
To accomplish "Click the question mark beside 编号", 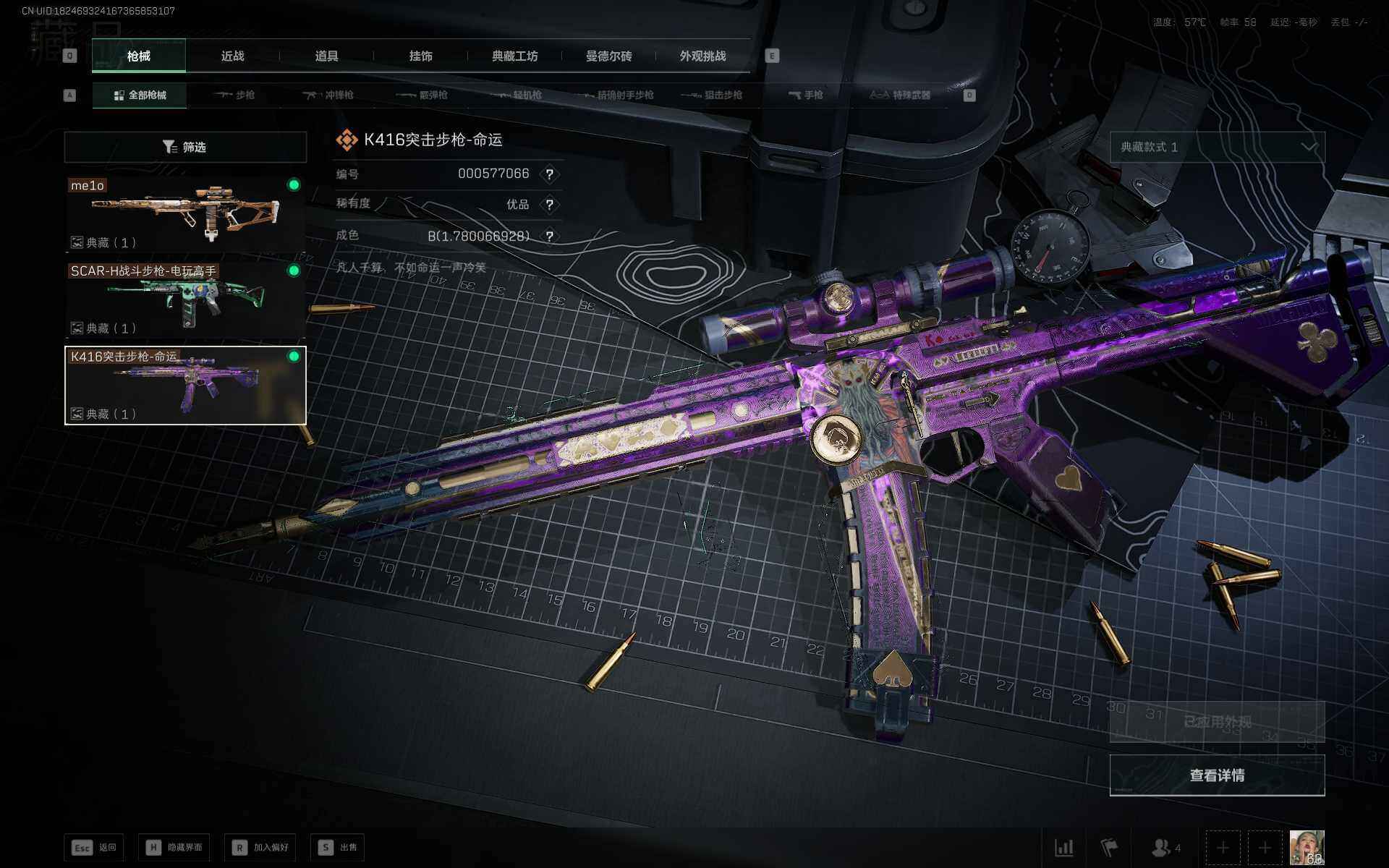I will [550, 174].
